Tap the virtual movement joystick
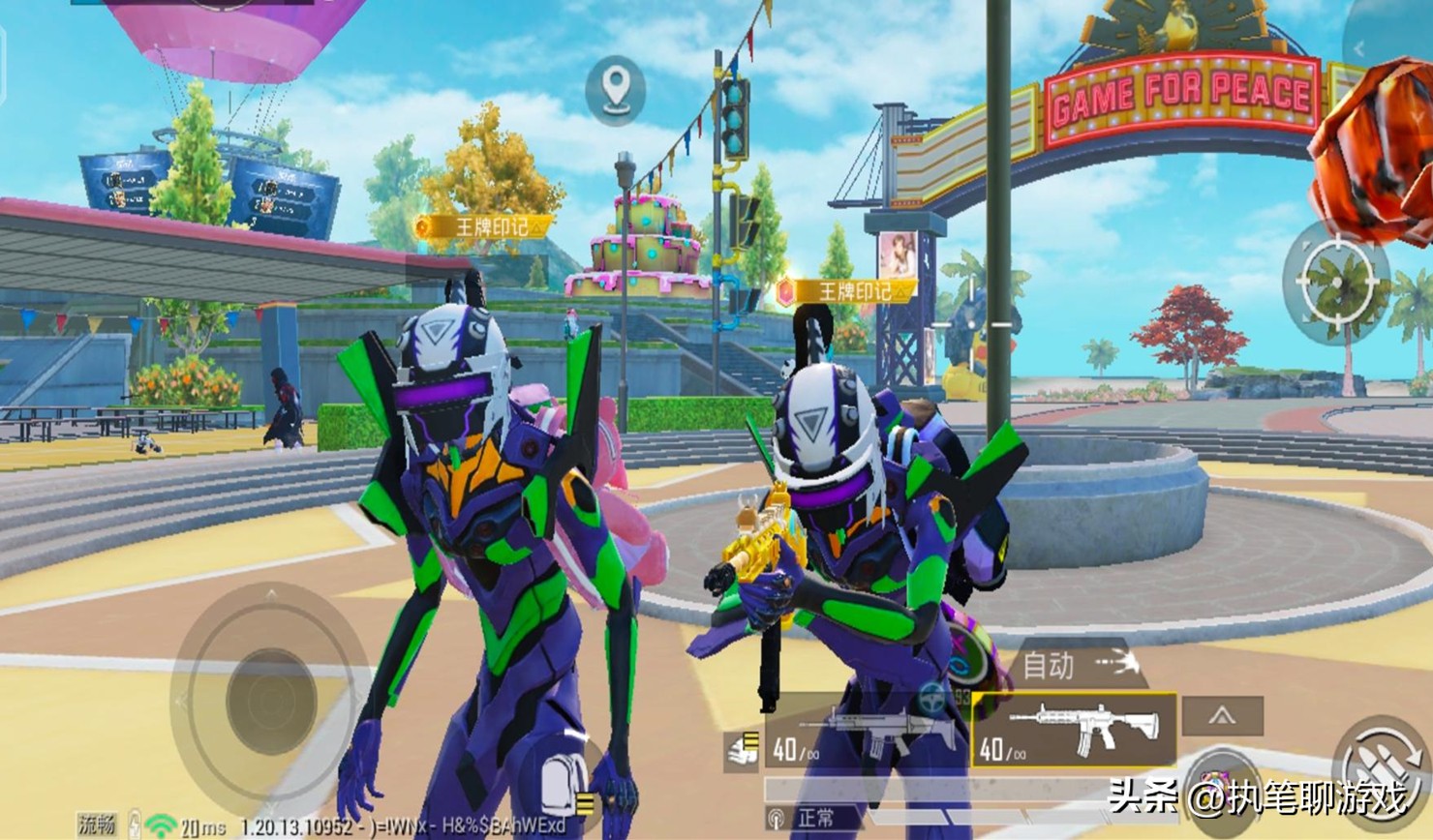This screenshot has width=1433, height=840. tap(271, 696)
